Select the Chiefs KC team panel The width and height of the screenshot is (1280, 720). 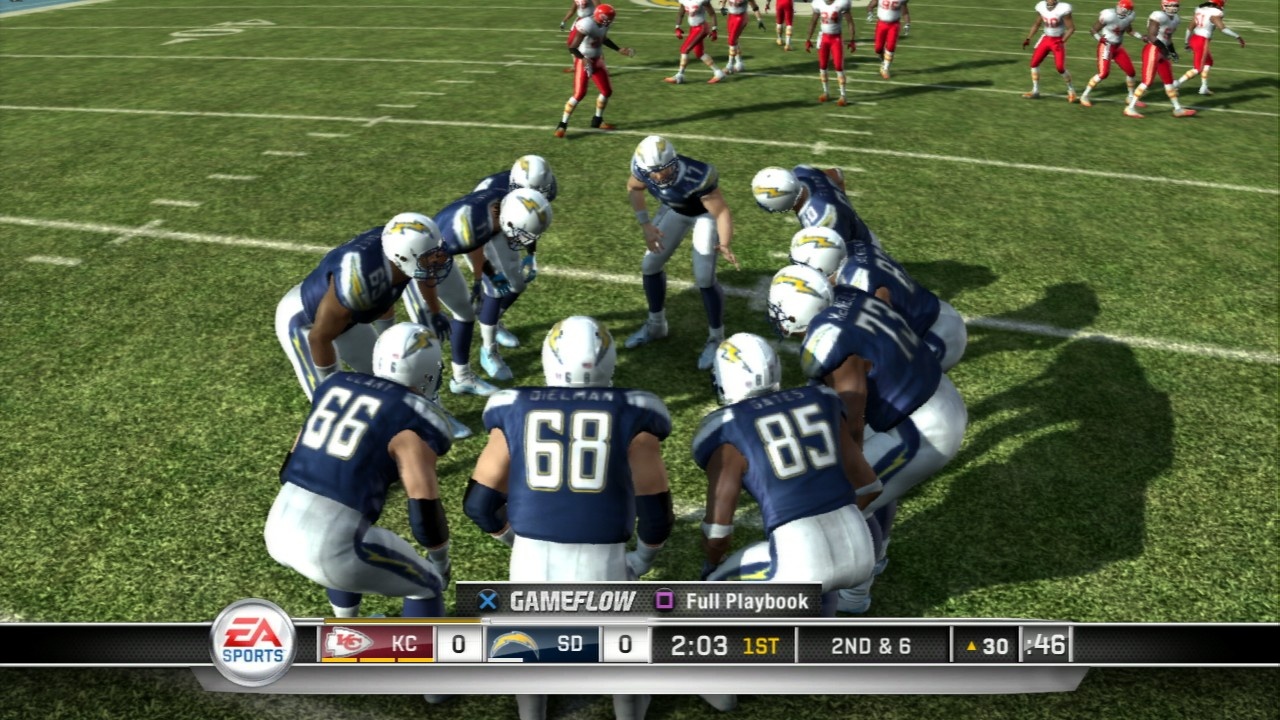click(x=378, y=644)
